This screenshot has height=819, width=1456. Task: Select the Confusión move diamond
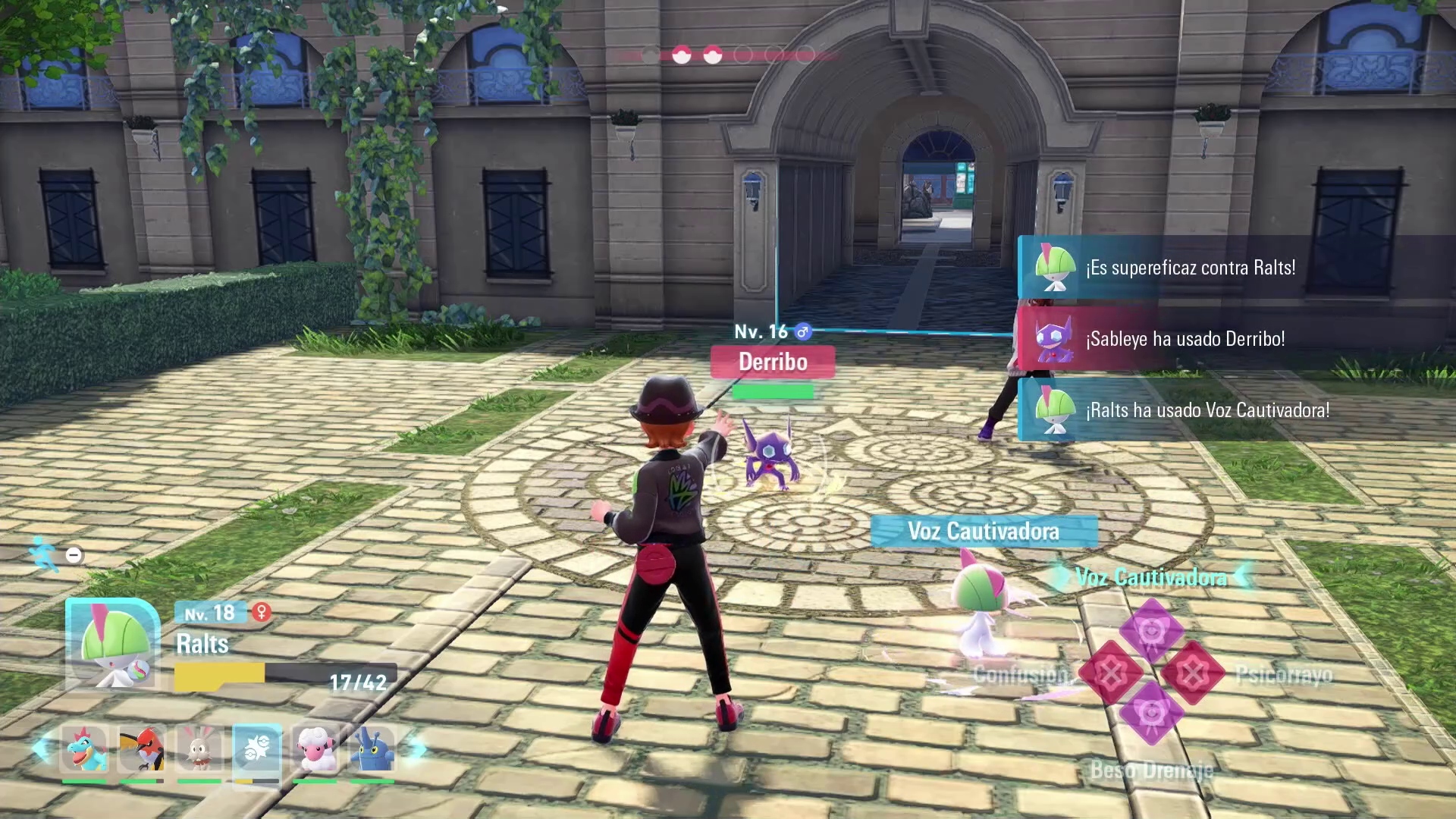[x=1111, y=673]
